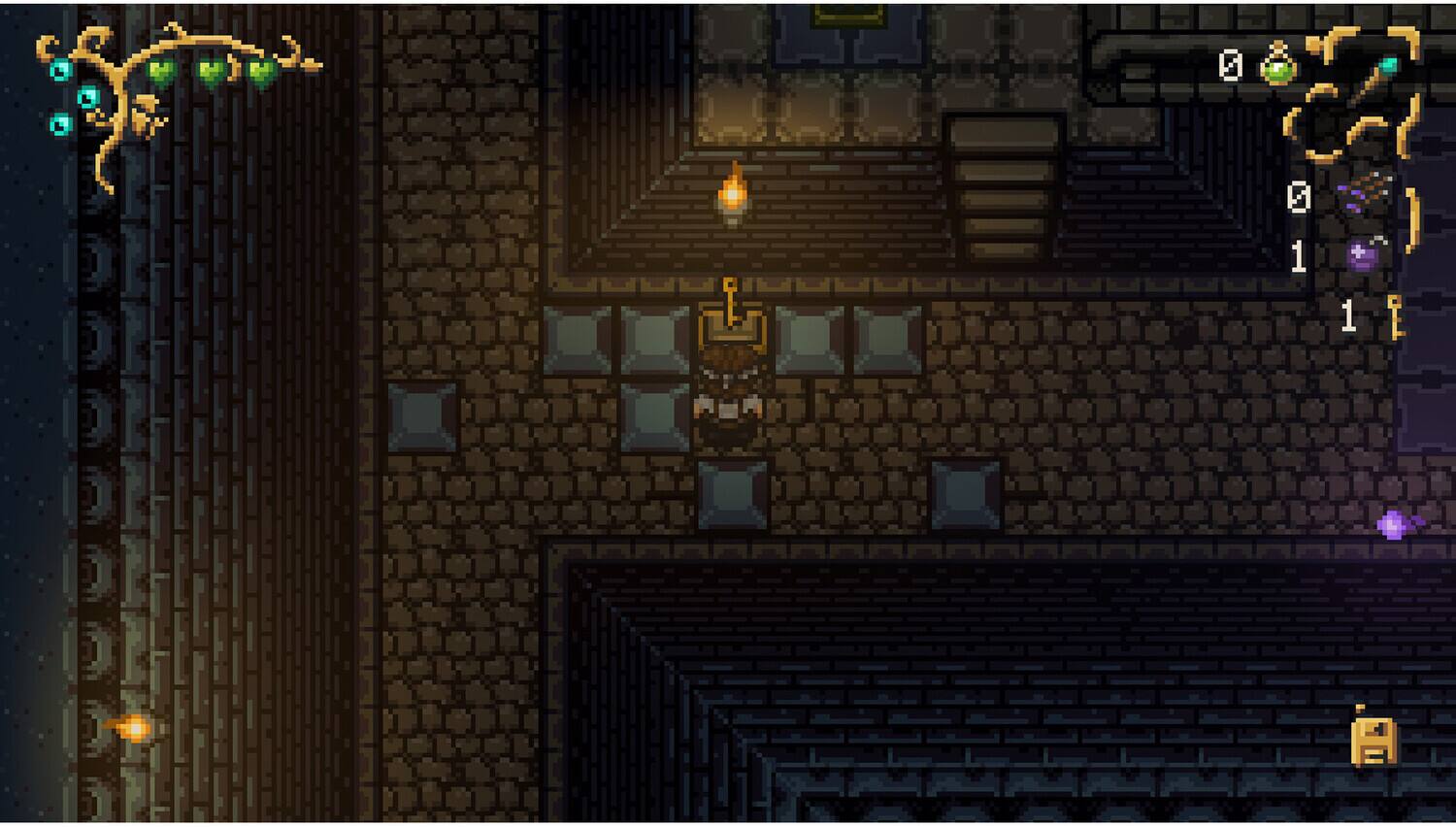The width and height of the screenshot is (1456, 827).
Task: Select the arrows ammo icon
Action: [1367, 192]
